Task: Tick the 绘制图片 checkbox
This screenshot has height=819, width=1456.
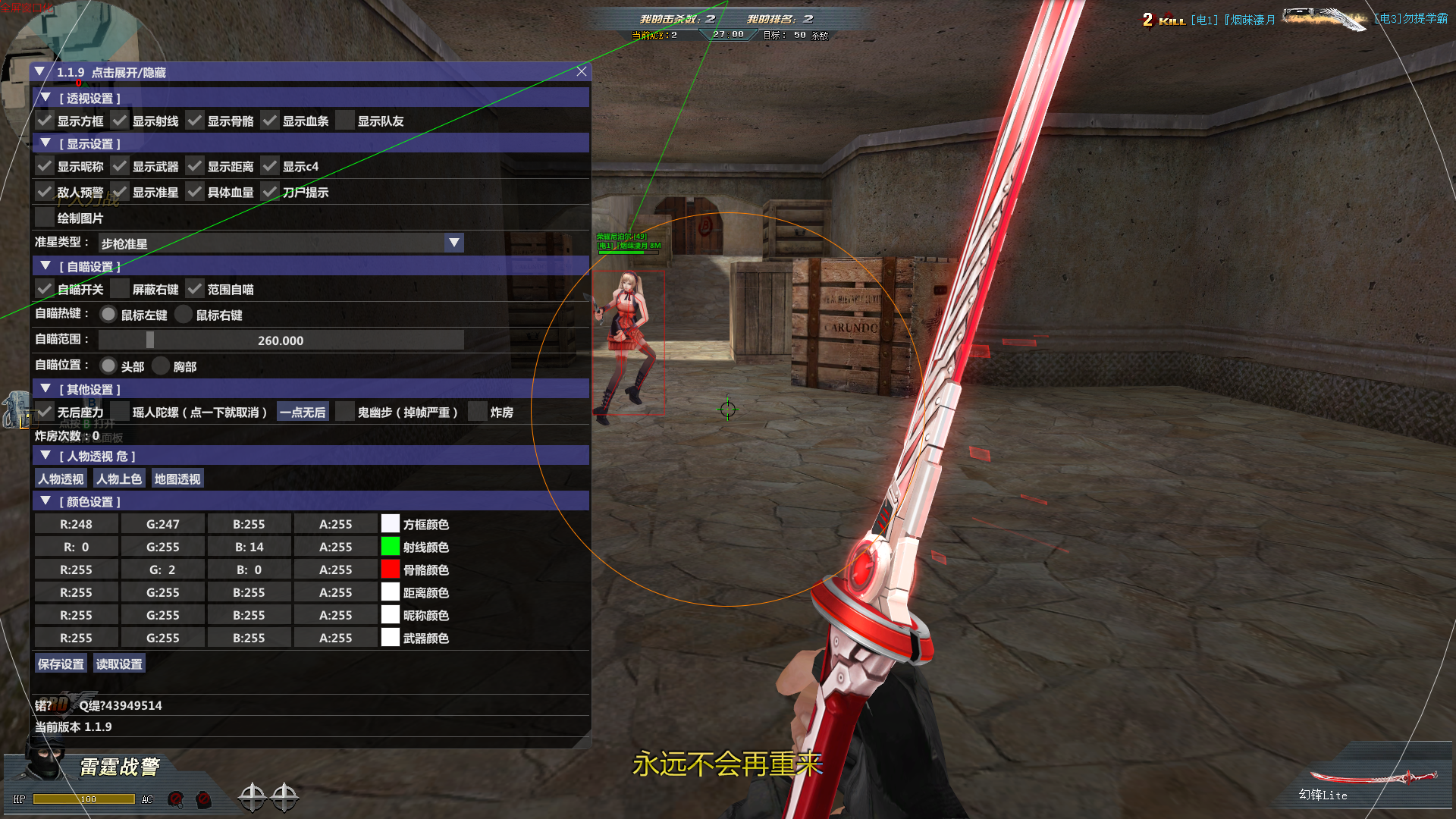Action: pyautogui.click(x=45, y=218)
